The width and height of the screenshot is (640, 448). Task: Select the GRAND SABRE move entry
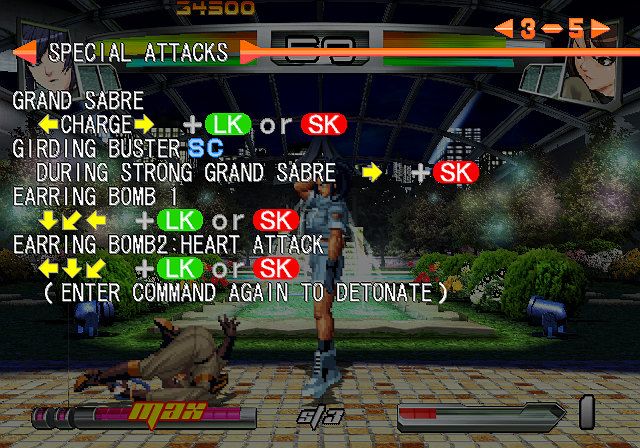(77, 101)
